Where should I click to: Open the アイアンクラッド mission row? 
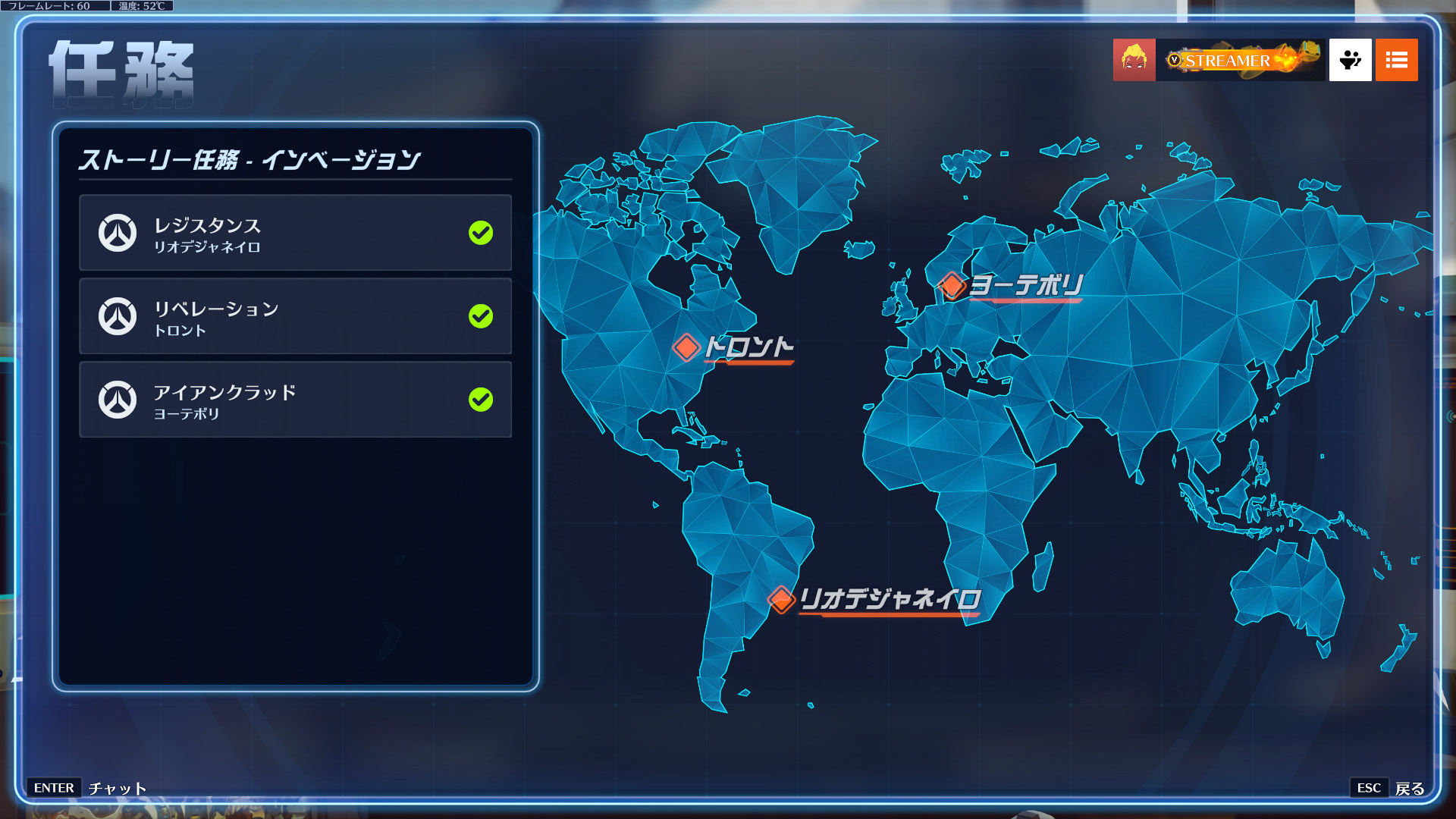(x=295, y=400)
